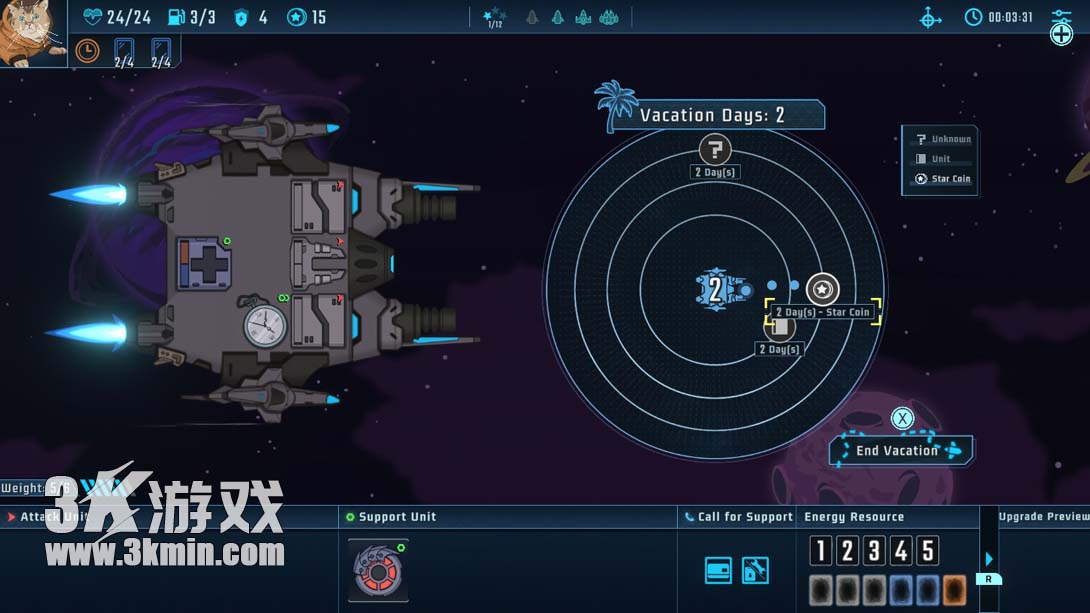This screenshot has height=613, width=1090.
Task: Select energy resource card number 5
Action: [x=928, y=551]
